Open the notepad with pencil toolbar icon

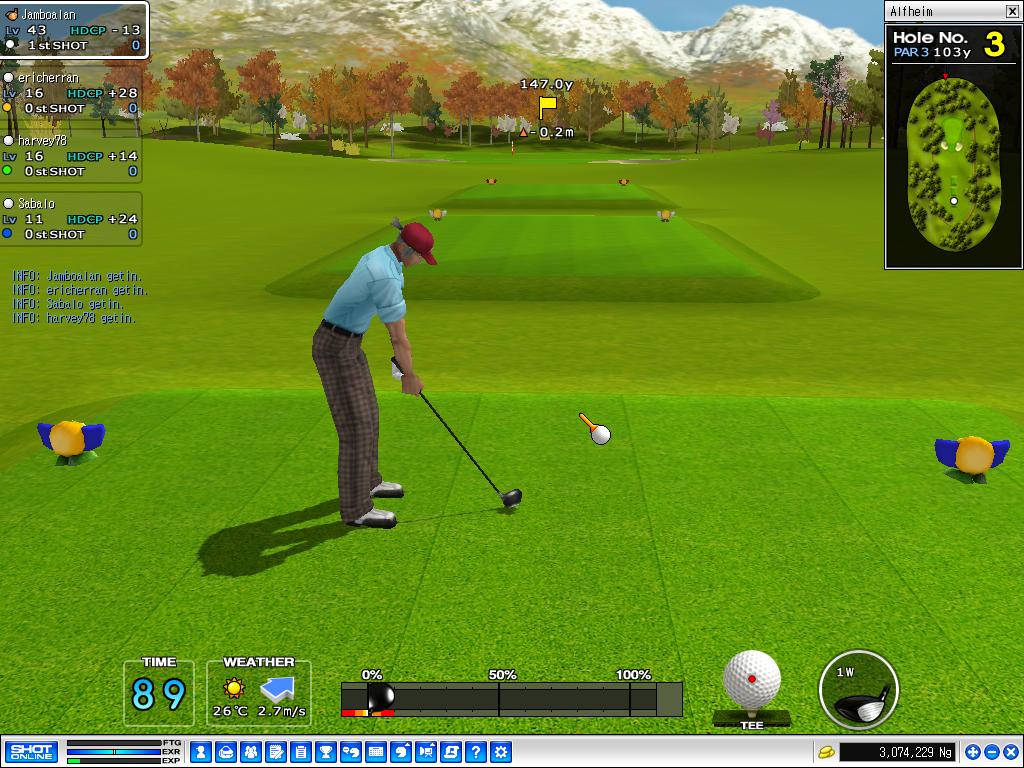click(x=275, y=752)
